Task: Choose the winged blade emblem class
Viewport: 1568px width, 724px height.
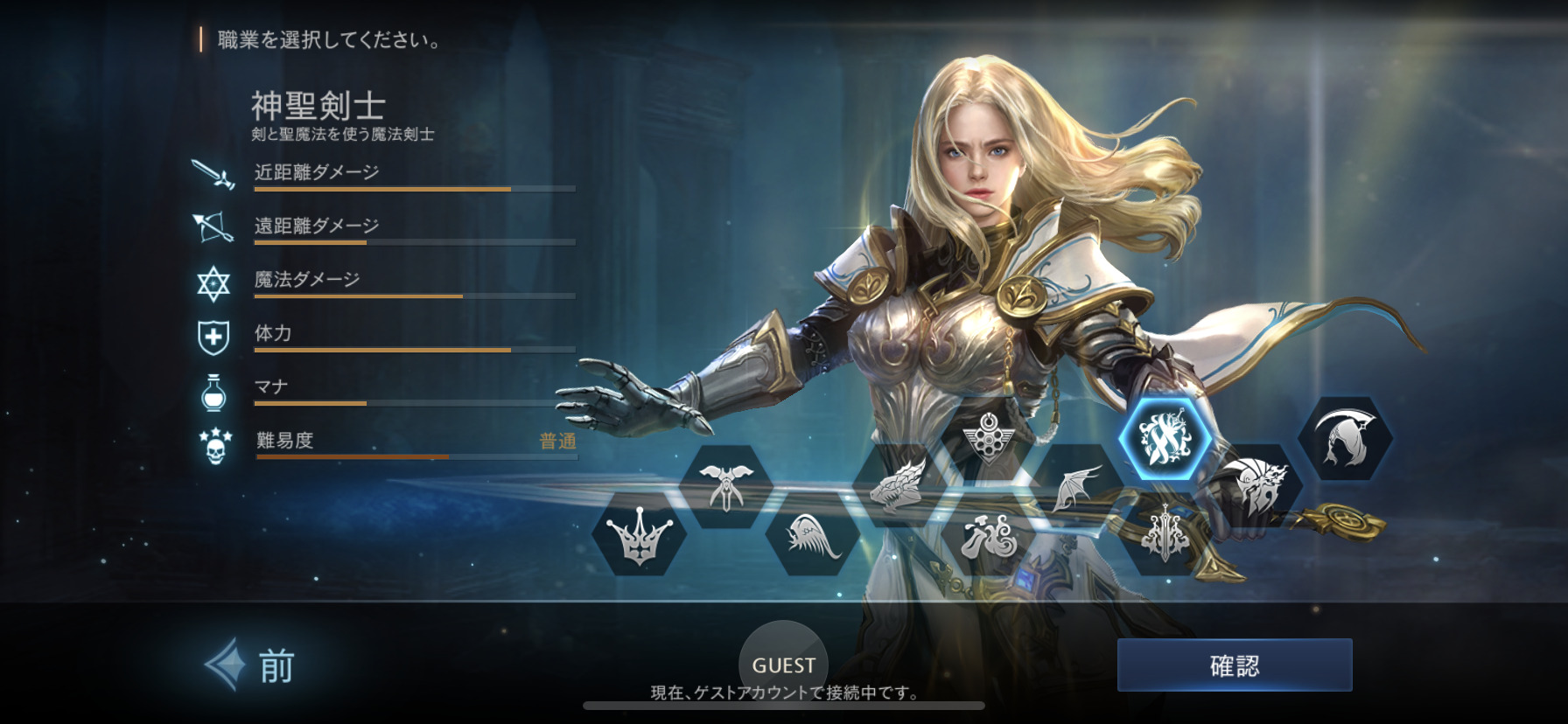Action: pos(725,485)
